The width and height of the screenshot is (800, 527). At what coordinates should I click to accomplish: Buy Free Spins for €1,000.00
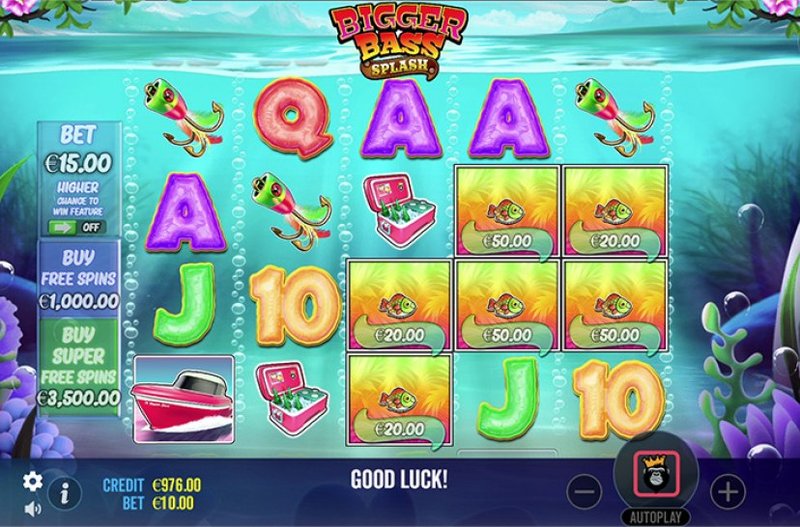pos(79,278)
